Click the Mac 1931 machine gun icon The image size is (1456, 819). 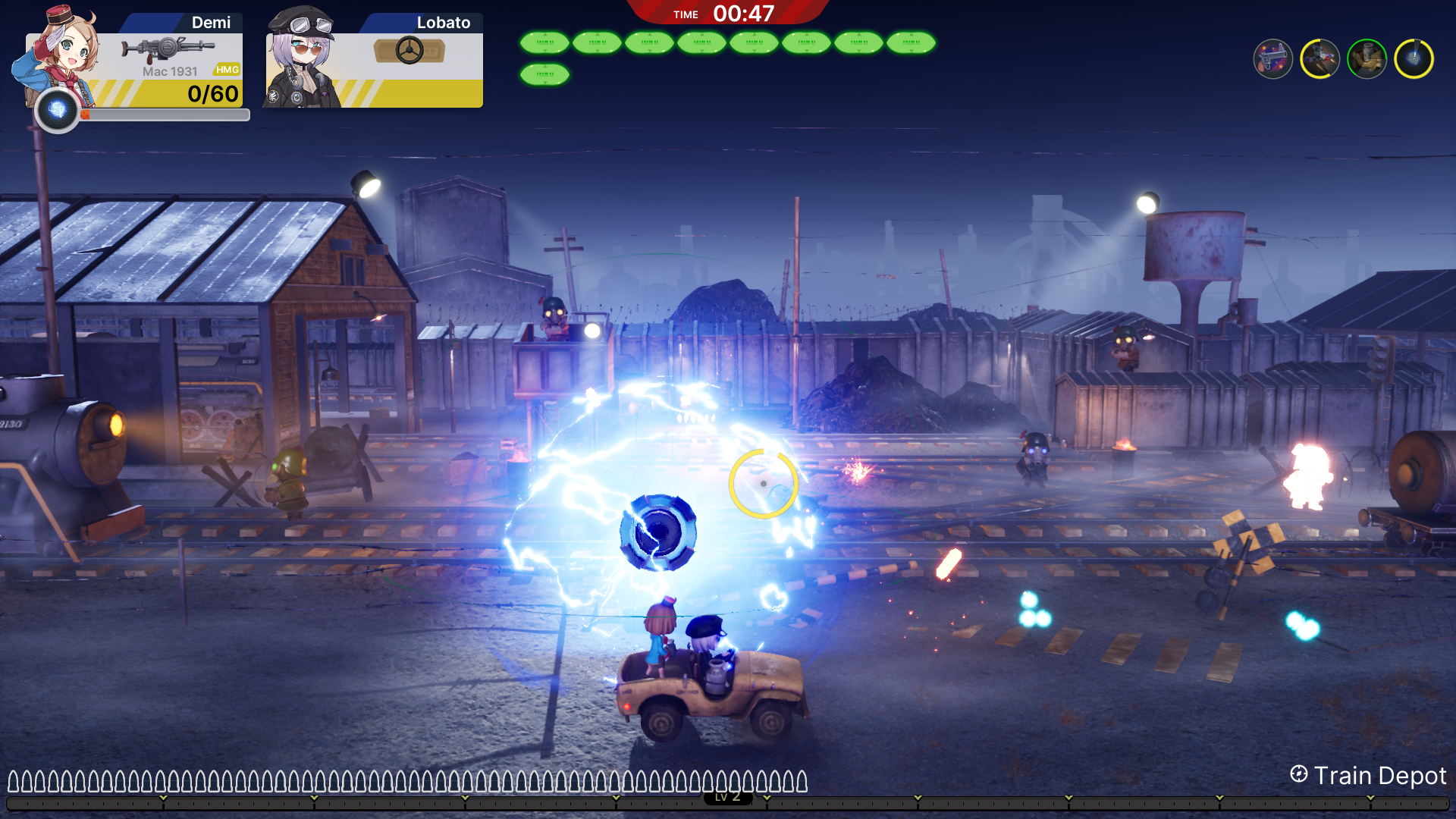[x=167, y=50]
